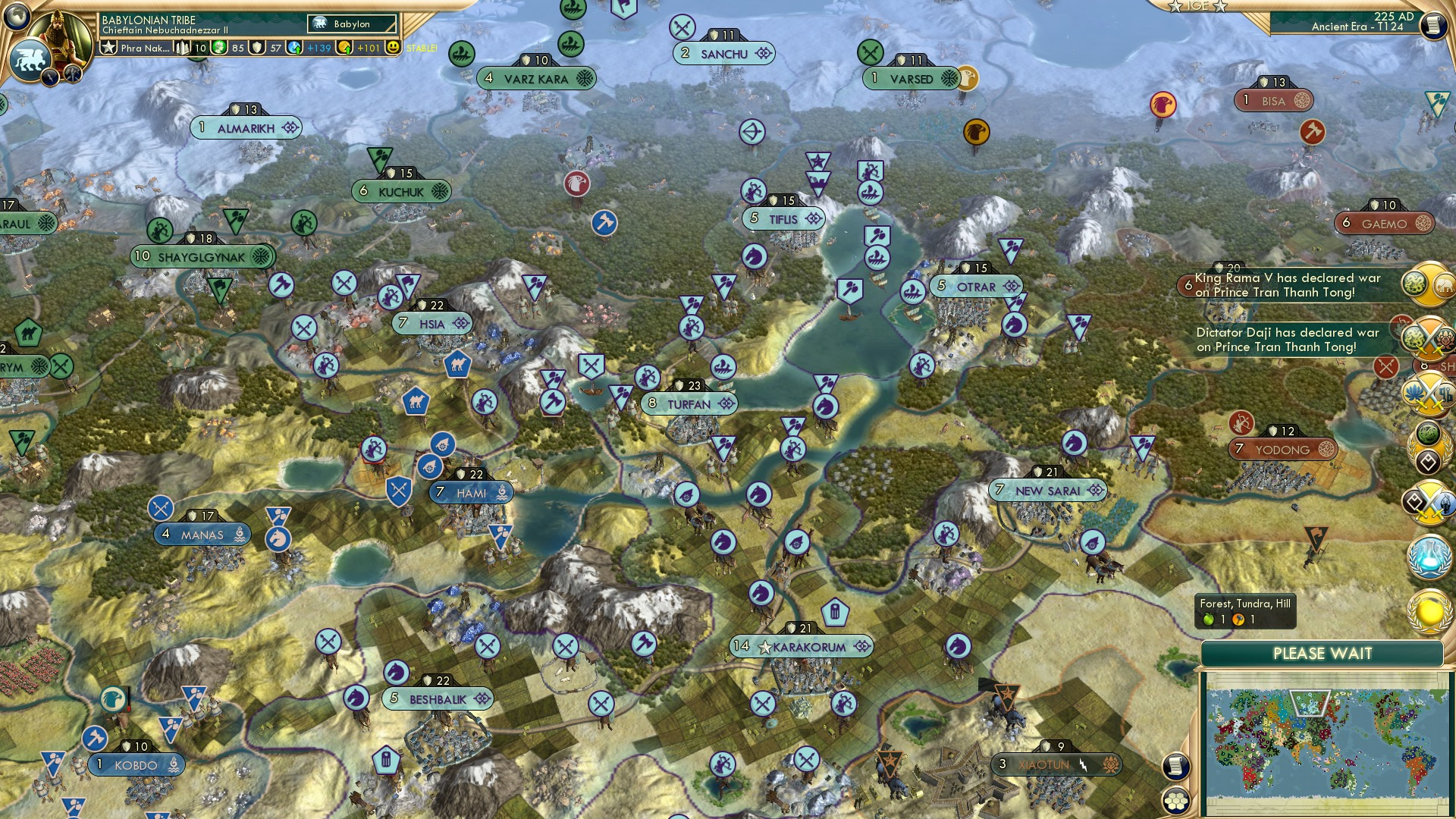Click the STABLE! status text

click(x=422, y=48)
